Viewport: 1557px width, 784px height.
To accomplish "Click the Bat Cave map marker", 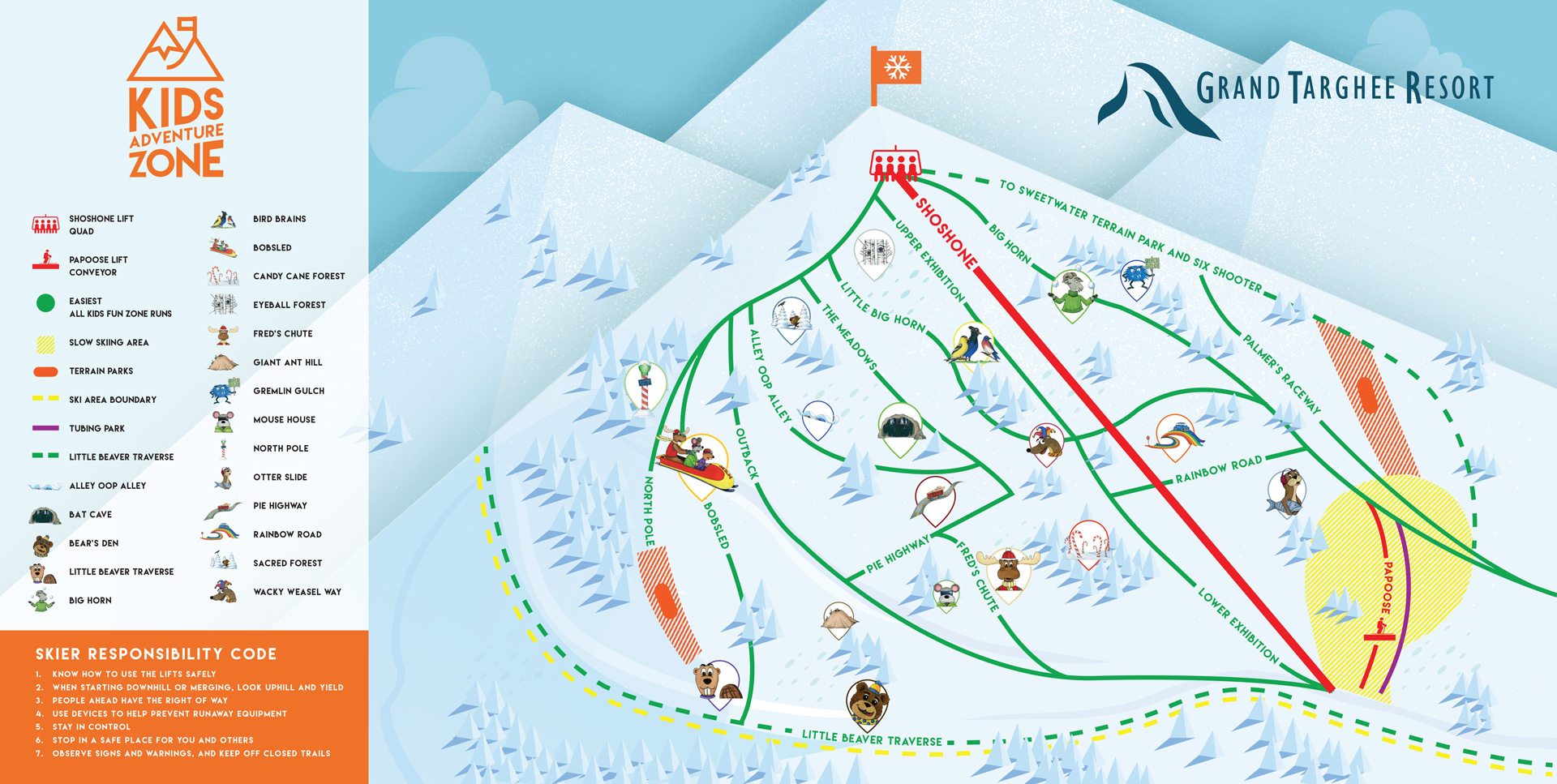I will tap(900, 426).
